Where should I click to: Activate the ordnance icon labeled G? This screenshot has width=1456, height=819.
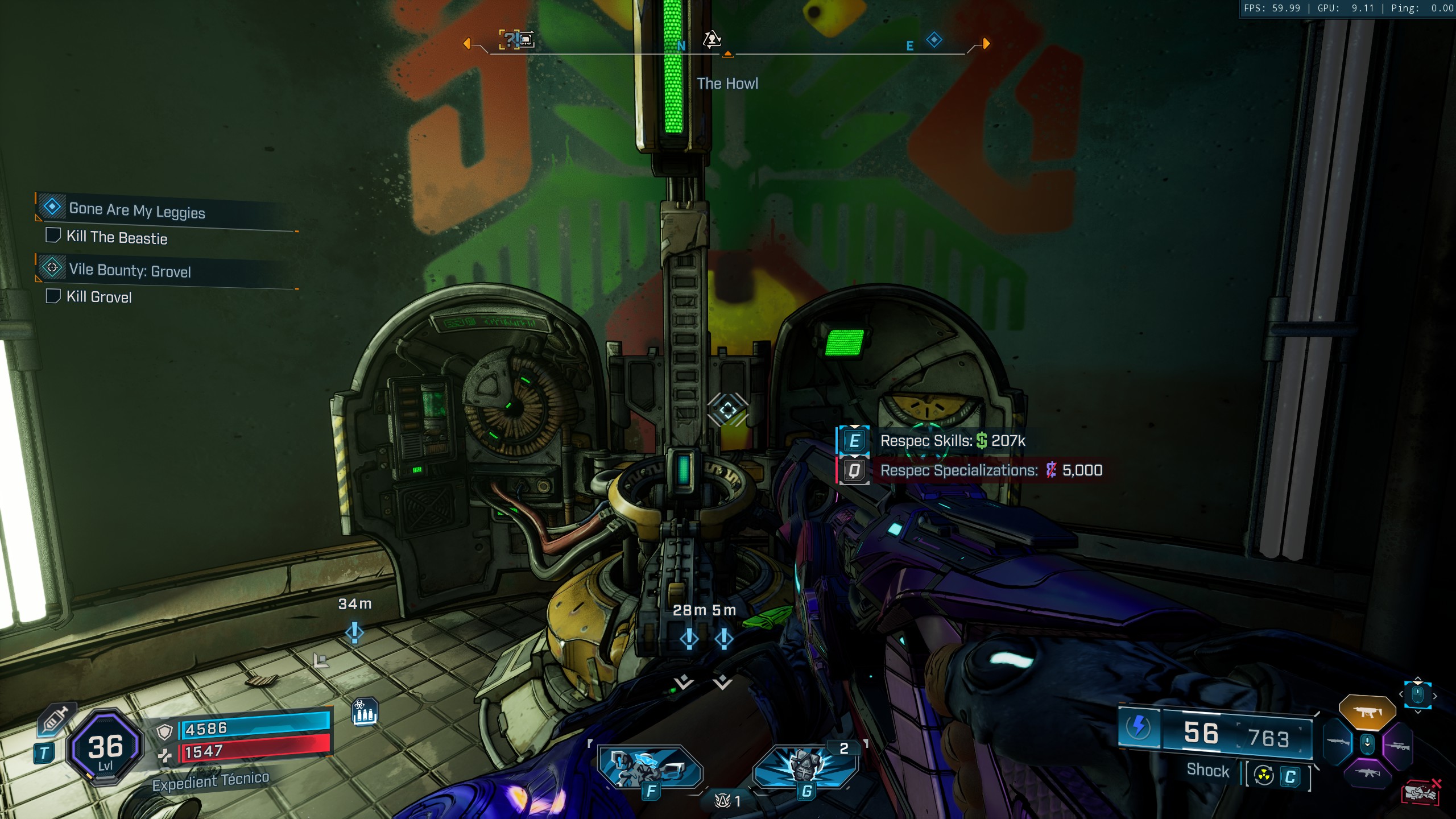(805, 768)
